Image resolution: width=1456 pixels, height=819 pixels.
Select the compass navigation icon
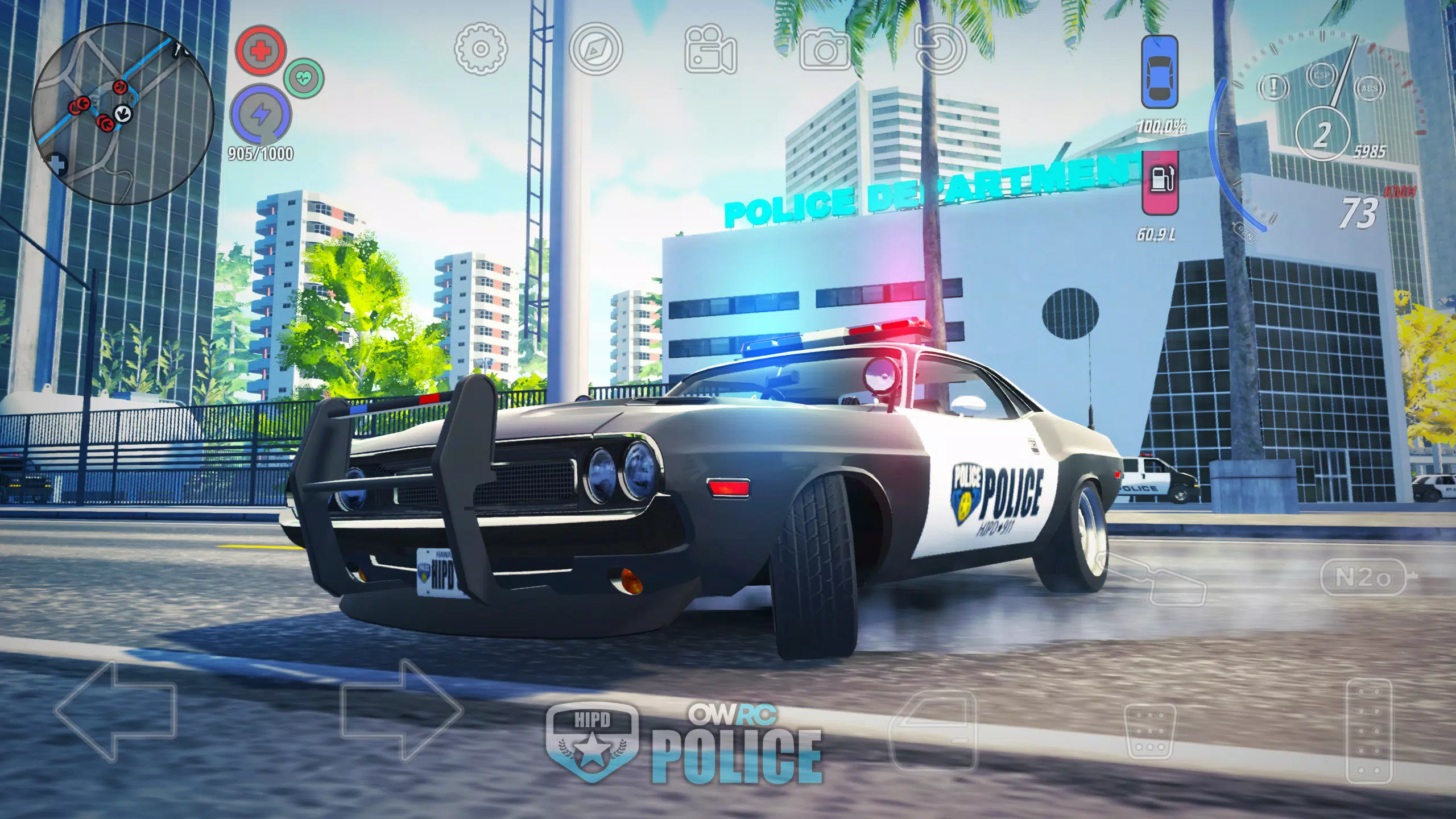click(595, 50)
